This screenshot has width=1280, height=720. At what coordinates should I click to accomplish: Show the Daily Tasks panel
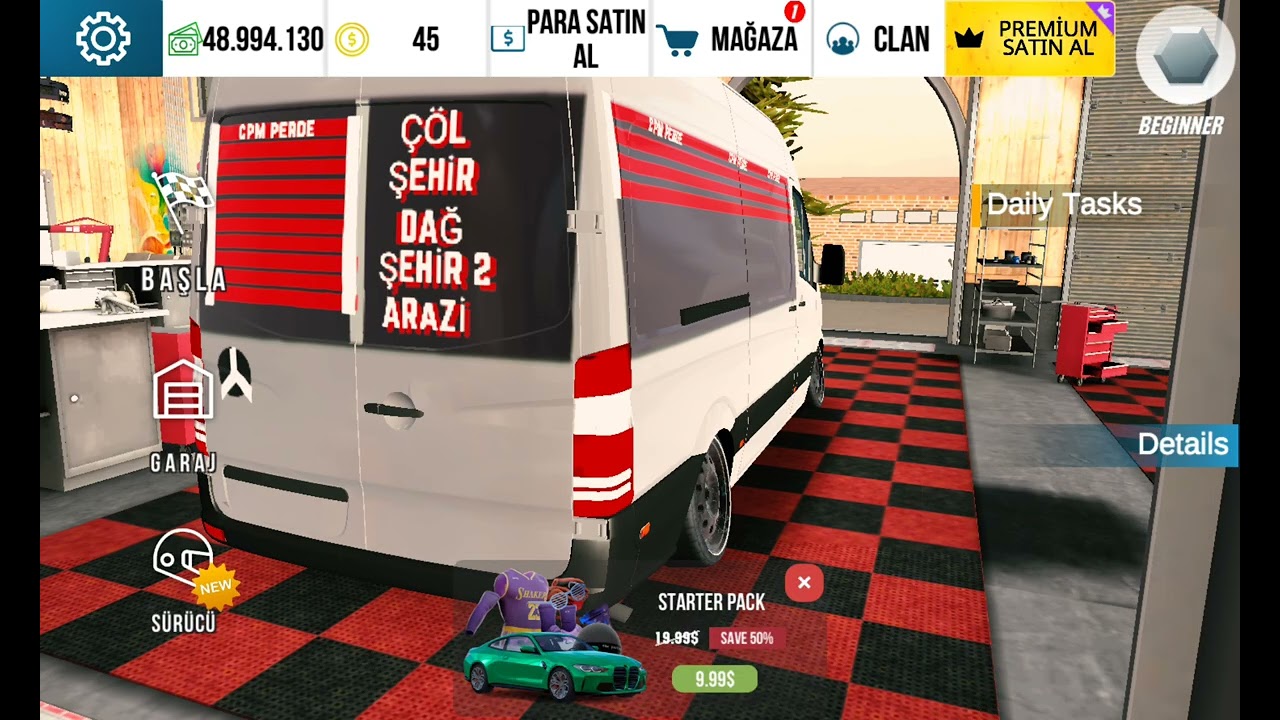click(x=1063, y=205)
